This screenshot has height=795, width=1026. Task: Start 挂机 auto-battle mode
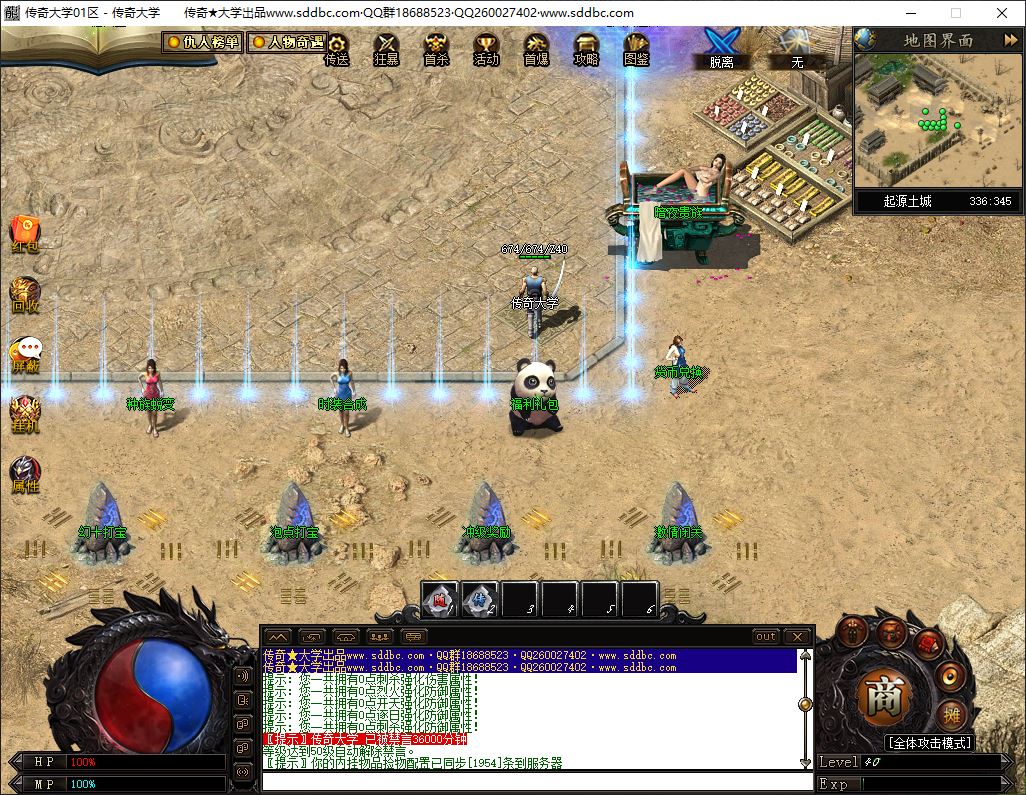coord(25,413)
